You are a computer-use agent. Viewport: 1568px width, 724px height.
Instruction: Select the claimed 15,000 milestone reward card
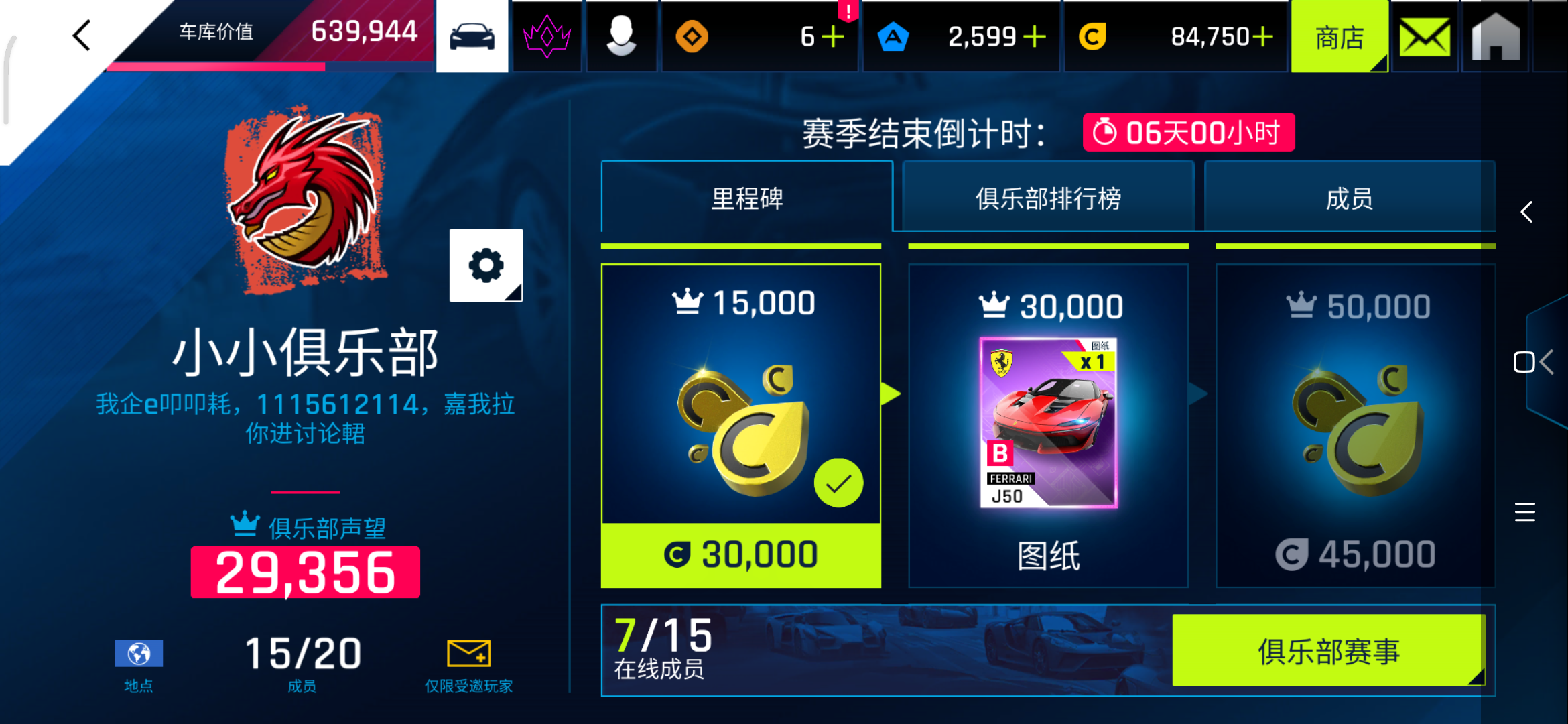tap(741, 427)
